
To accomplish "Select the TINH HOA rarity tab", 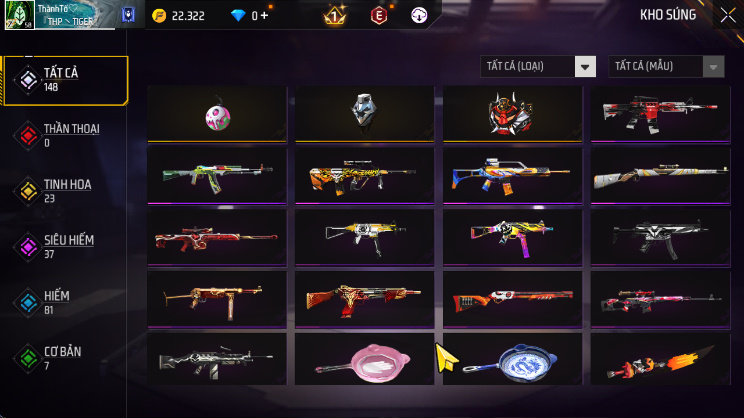I will point(65,190).
